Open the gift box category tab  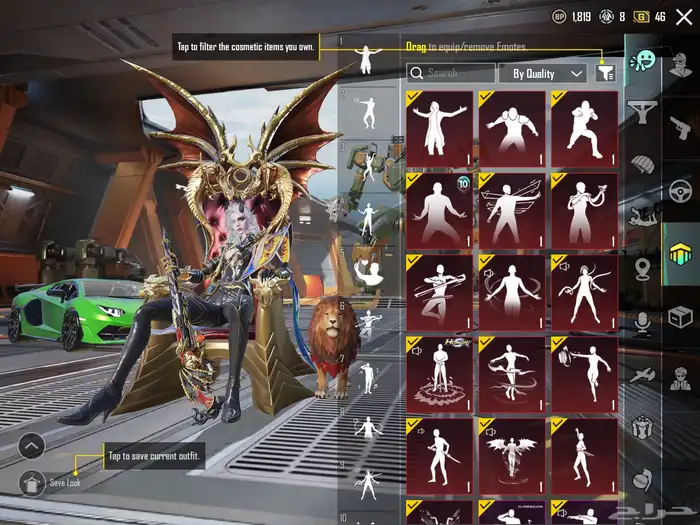(x=642, y=427)
